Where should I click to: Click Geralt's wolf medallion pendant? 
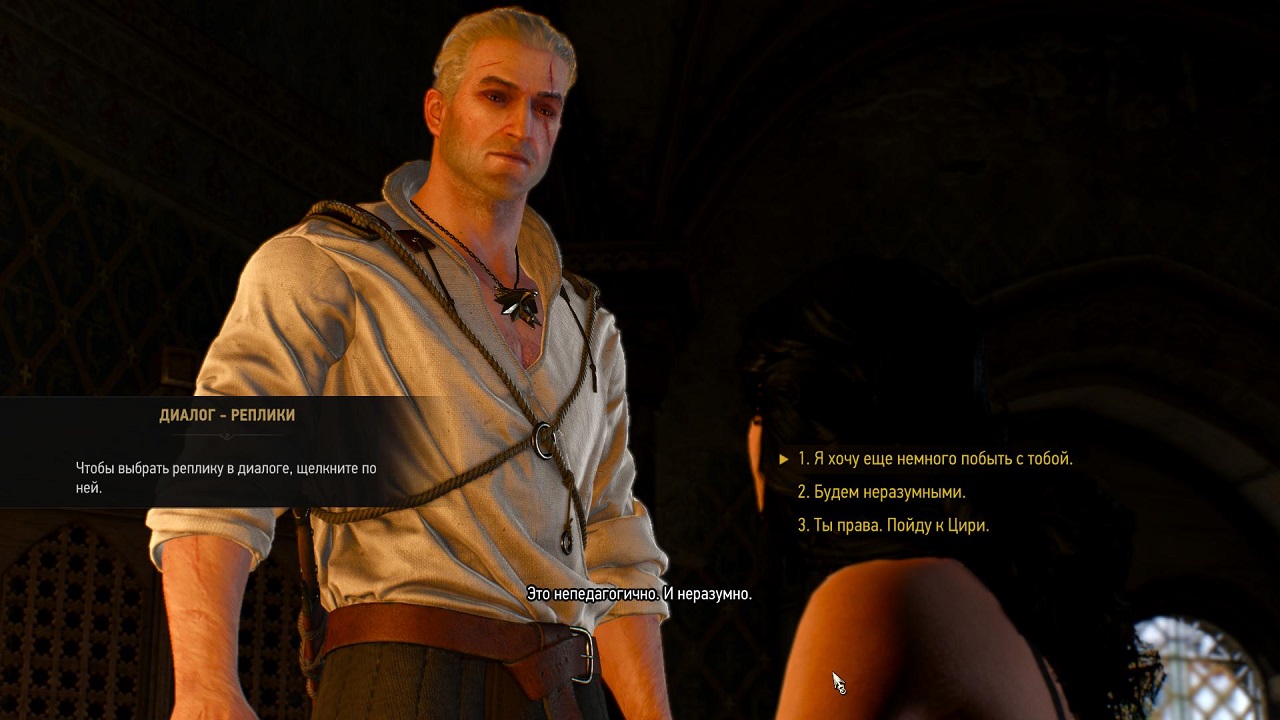click(x=519, y=305)
